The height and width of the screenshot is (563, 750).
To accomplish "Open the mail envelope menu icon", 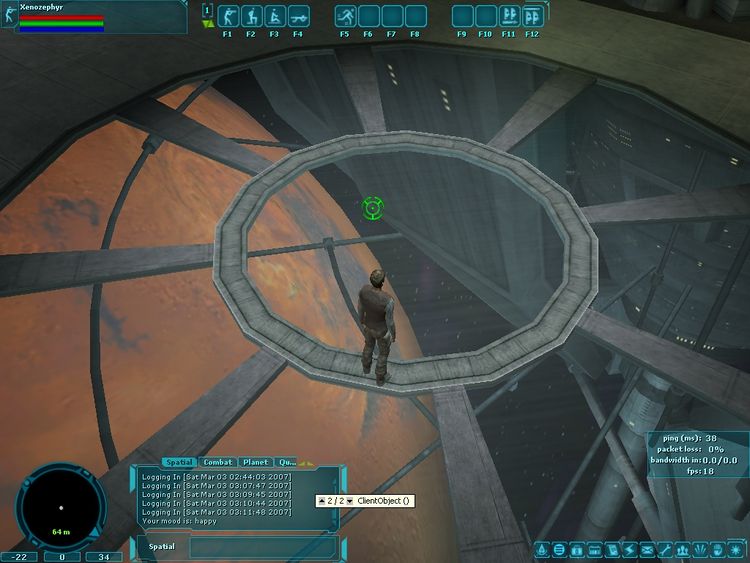I will tap(648, 550).
